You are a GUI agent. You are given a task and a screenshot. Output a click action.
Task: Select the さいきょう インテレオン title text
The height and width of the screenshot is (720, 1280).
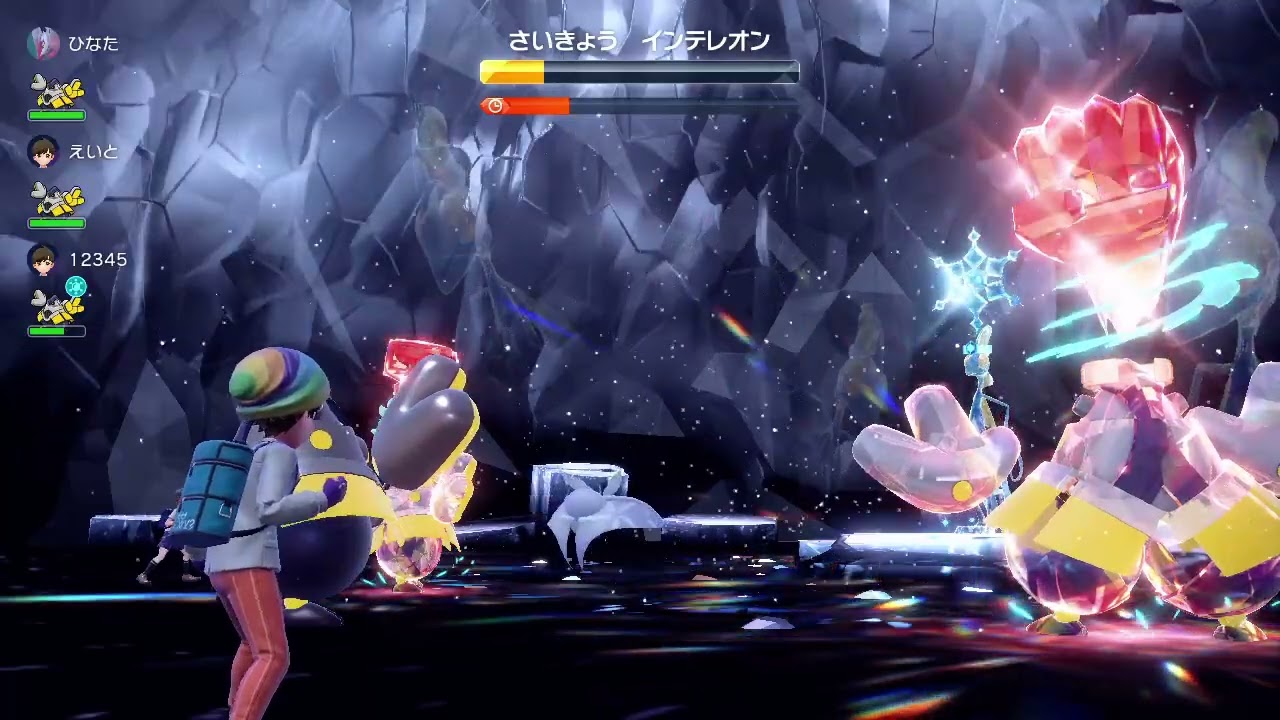(x=640, y=42)
